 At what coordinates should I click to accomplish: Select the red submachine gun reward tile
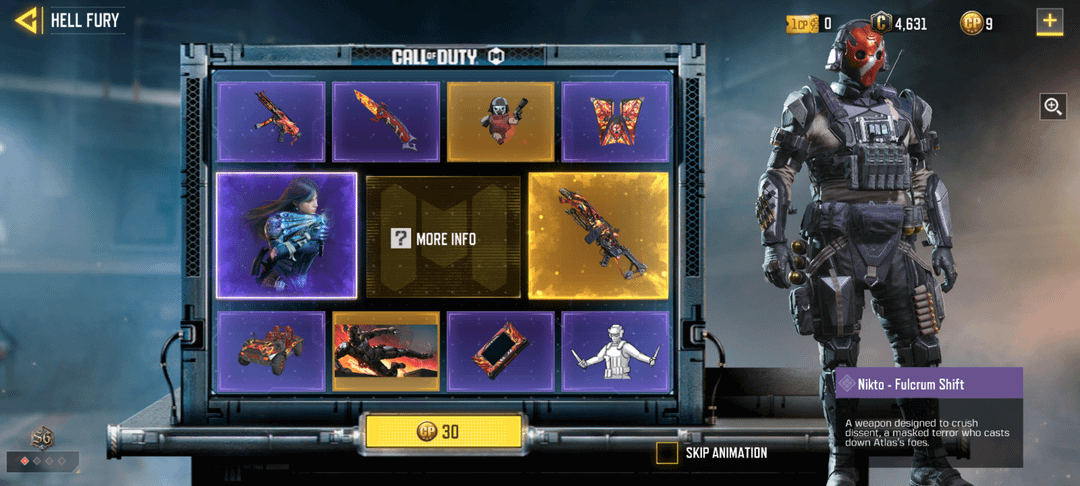[x=271, y=121]
